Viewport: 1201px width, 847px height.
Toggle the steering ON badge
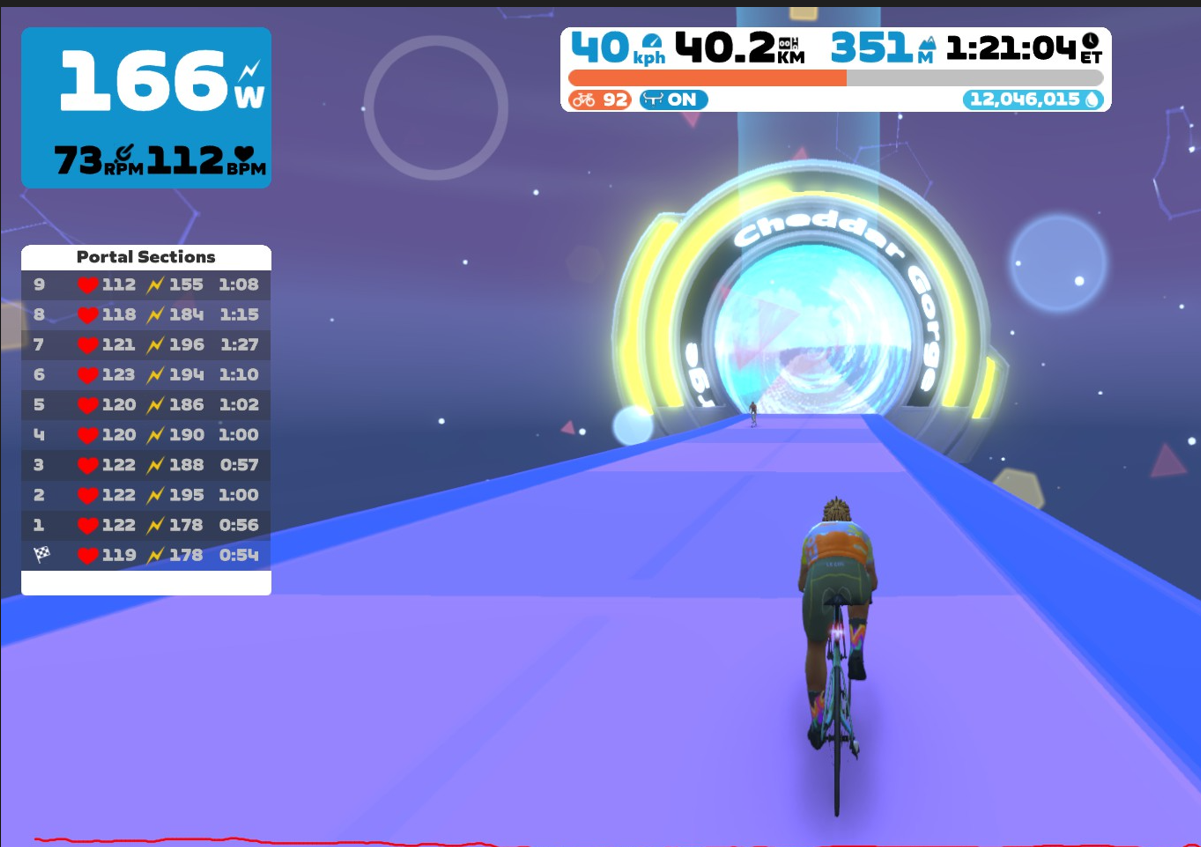[673, 100]
